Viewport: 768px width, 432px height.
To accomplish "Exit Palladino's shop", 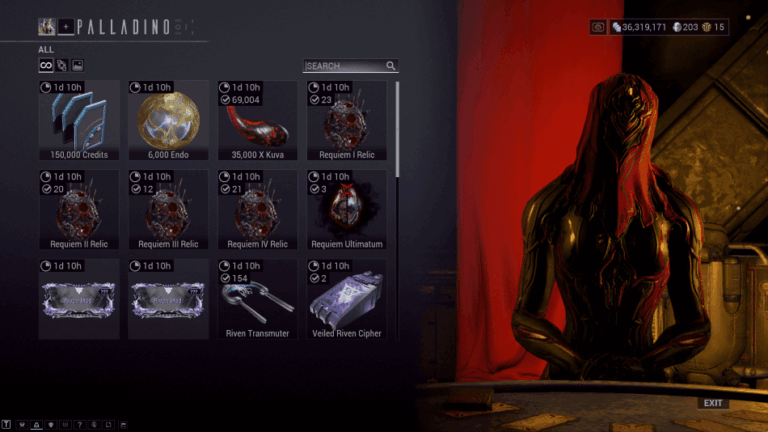I will [x=712, y=403].
